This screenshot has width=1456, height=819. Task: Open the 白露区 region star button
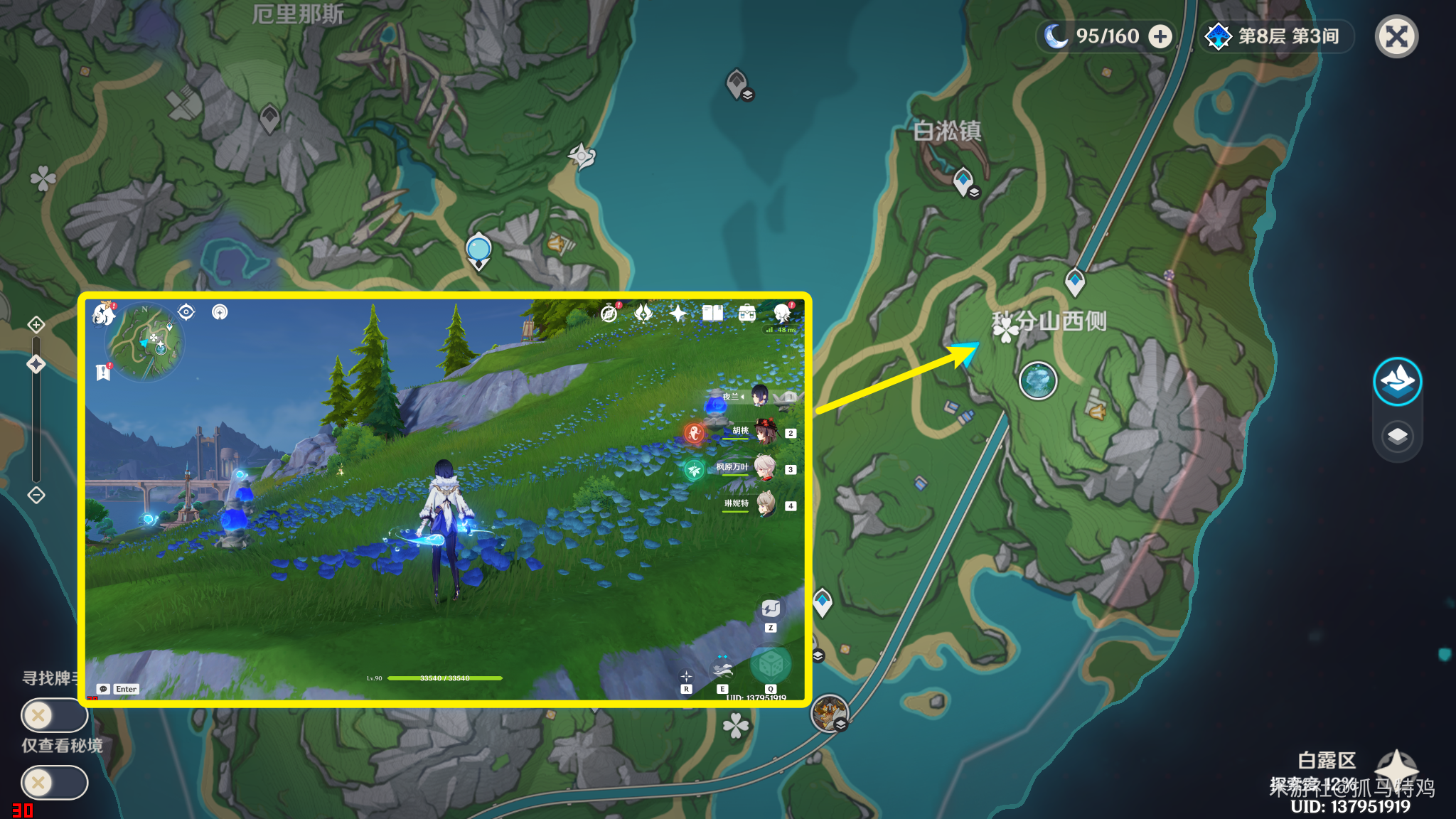(1396, 768)
